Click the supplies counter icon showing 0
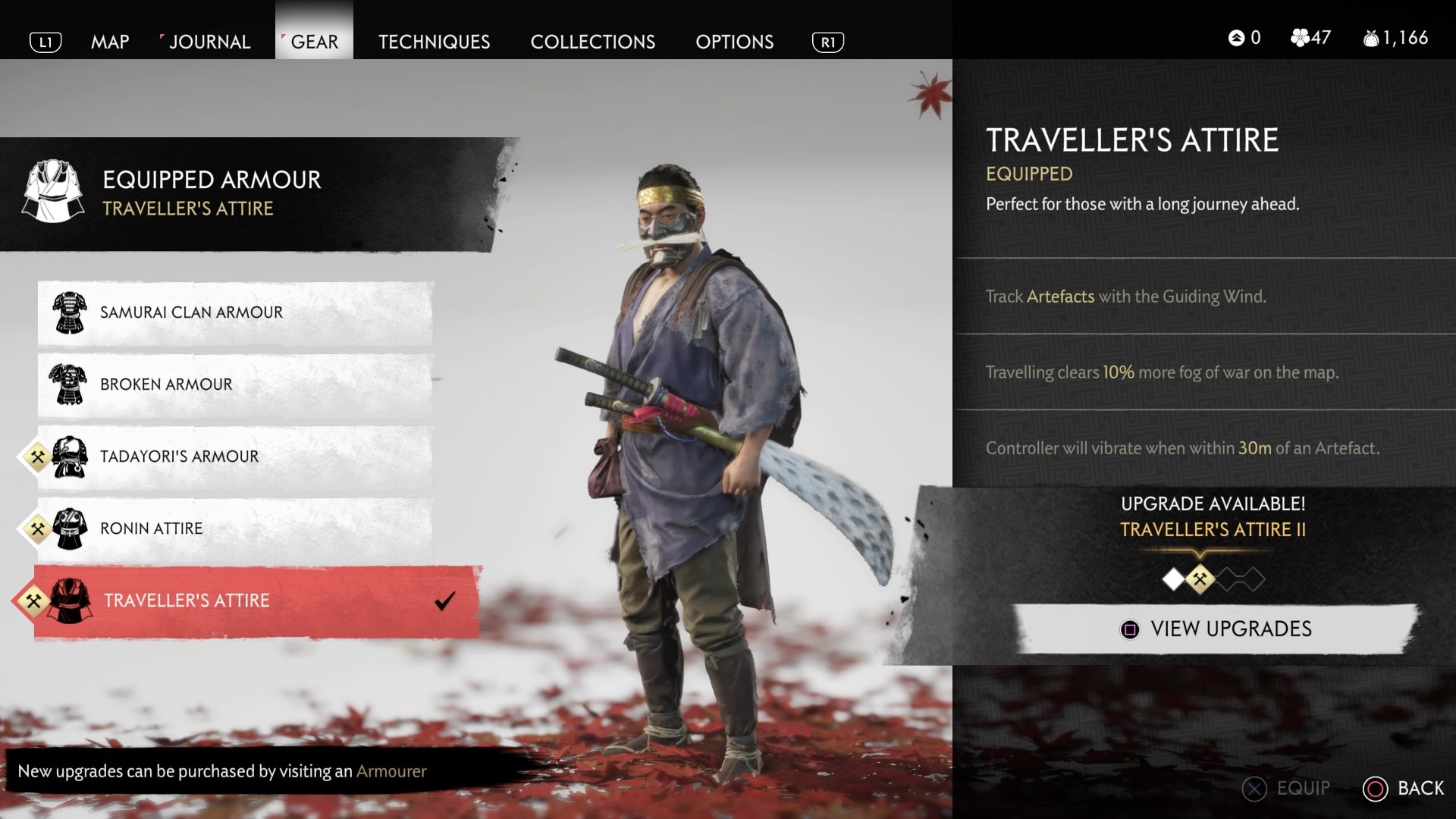1456x819 pixels. 1238,37
